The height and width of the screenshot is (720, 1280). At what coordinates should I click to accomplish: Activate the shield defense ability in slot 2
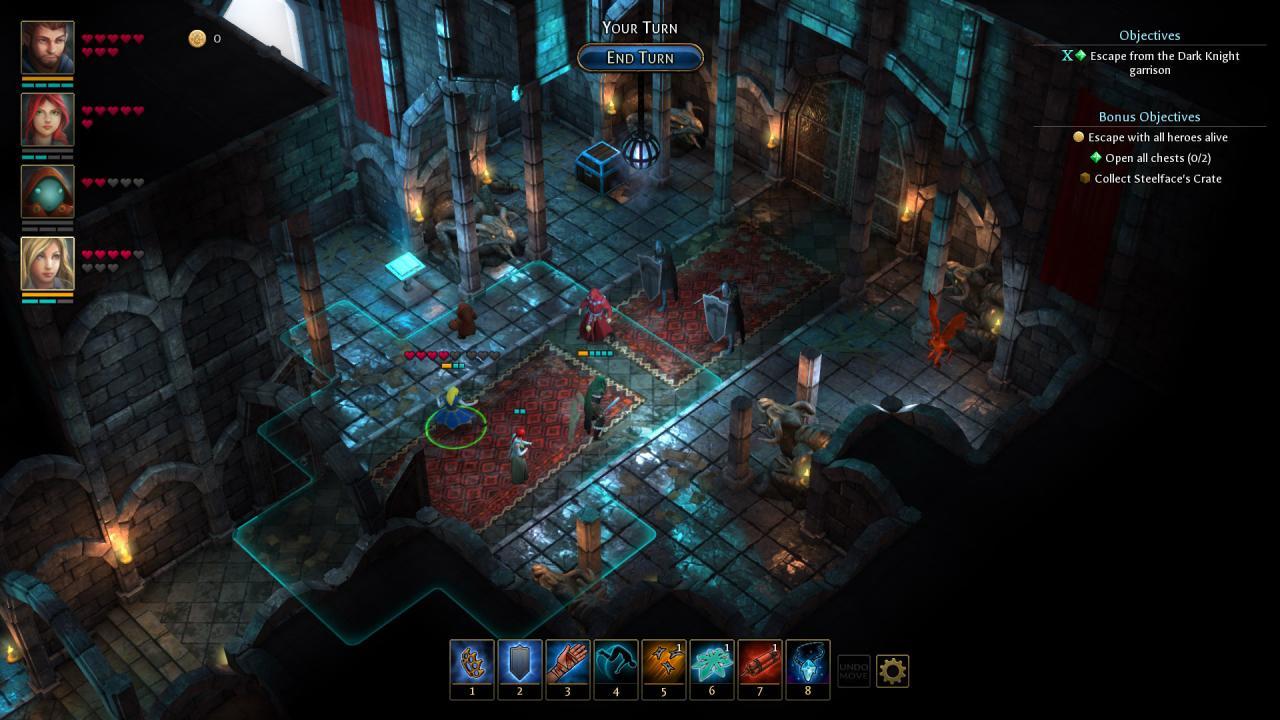[x=519, y=662]
